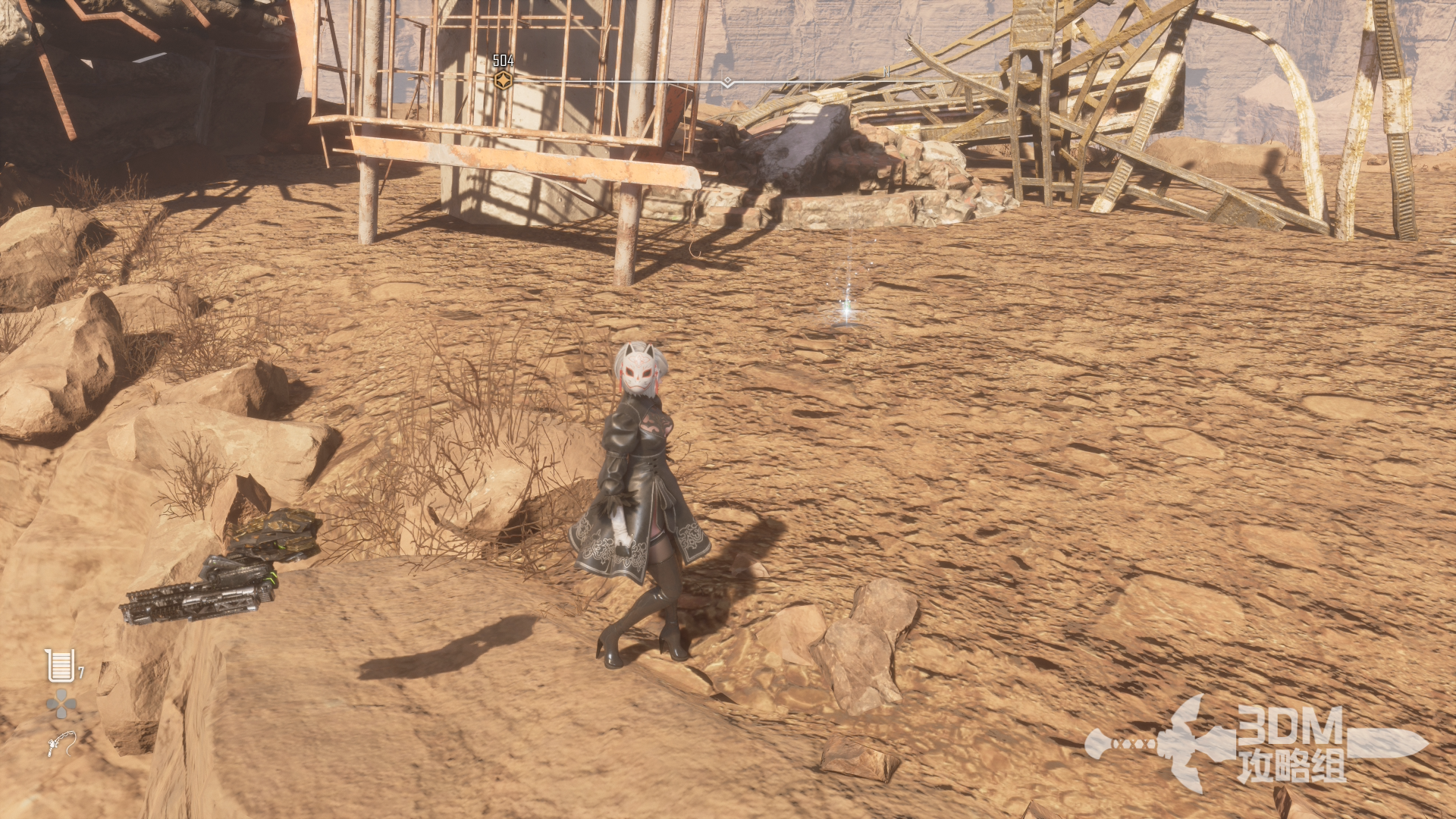The image size is (1456, 819).
Task: Click the north marker on the compass bar
Action: tap(886, 72)
